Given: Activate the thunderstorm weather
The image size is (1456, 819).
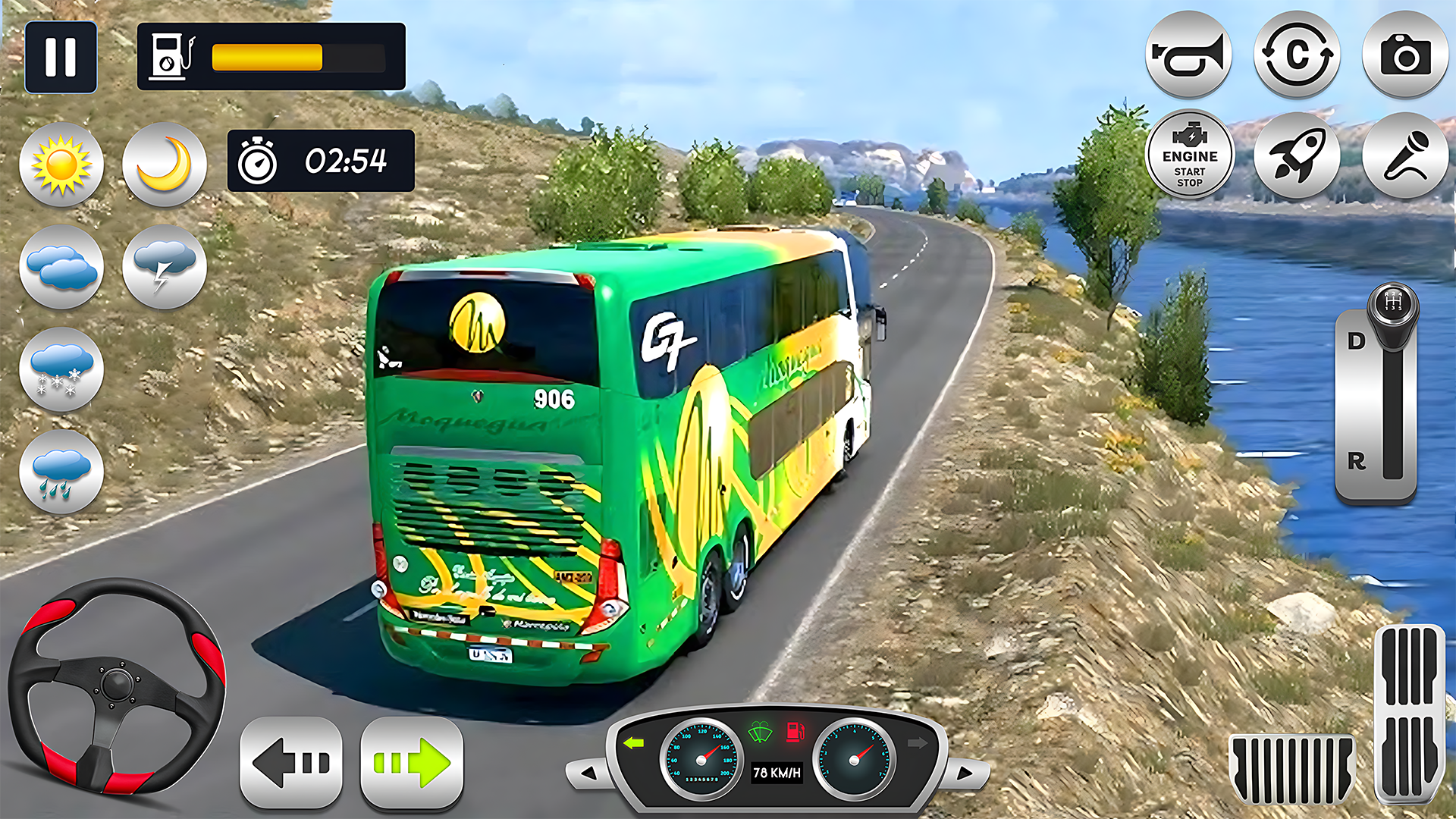Looking at the screenshot, I should 165,267.
